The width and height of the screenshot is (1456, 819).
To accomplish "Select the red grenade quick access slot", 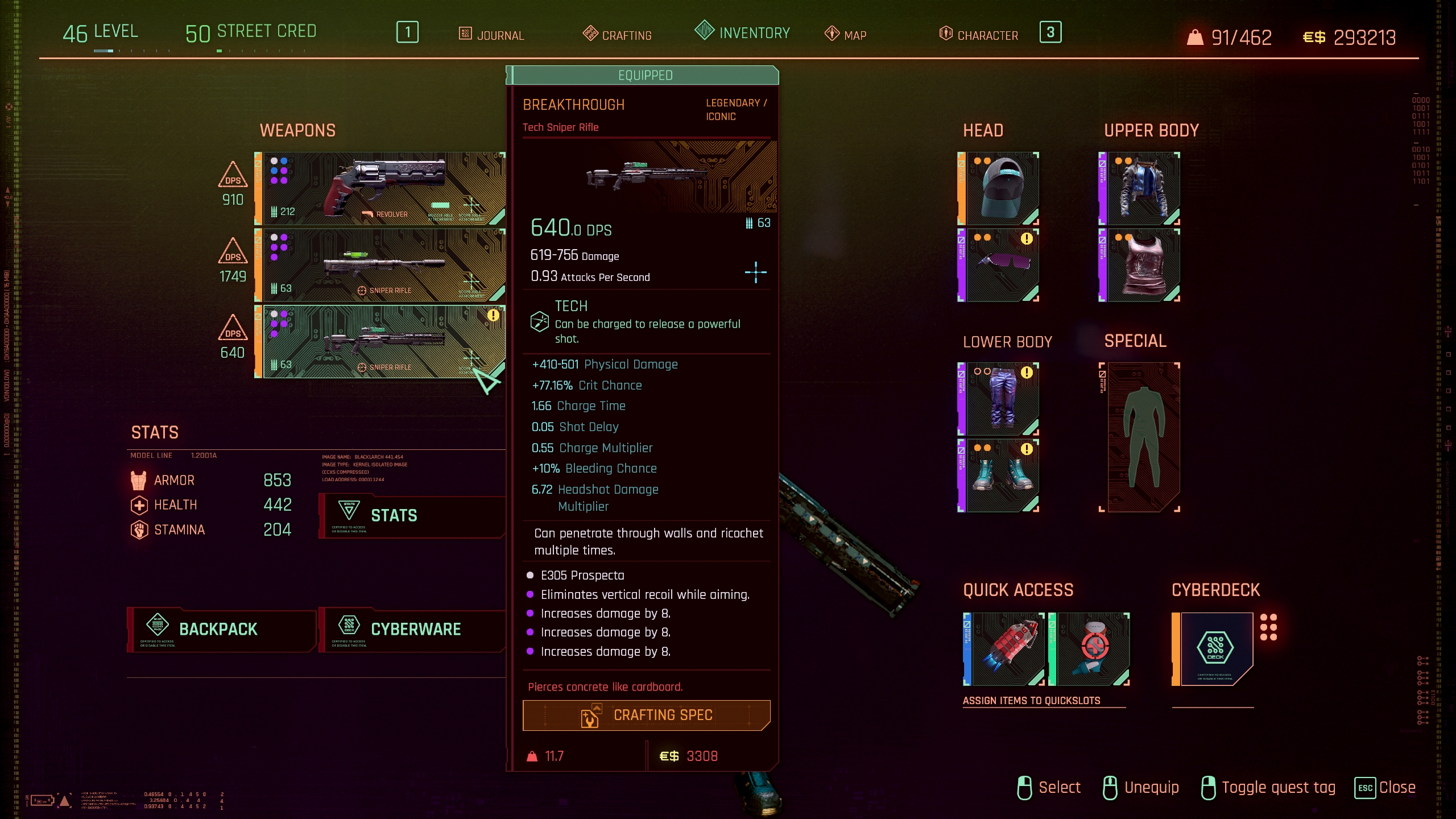I will (1007, 649).
